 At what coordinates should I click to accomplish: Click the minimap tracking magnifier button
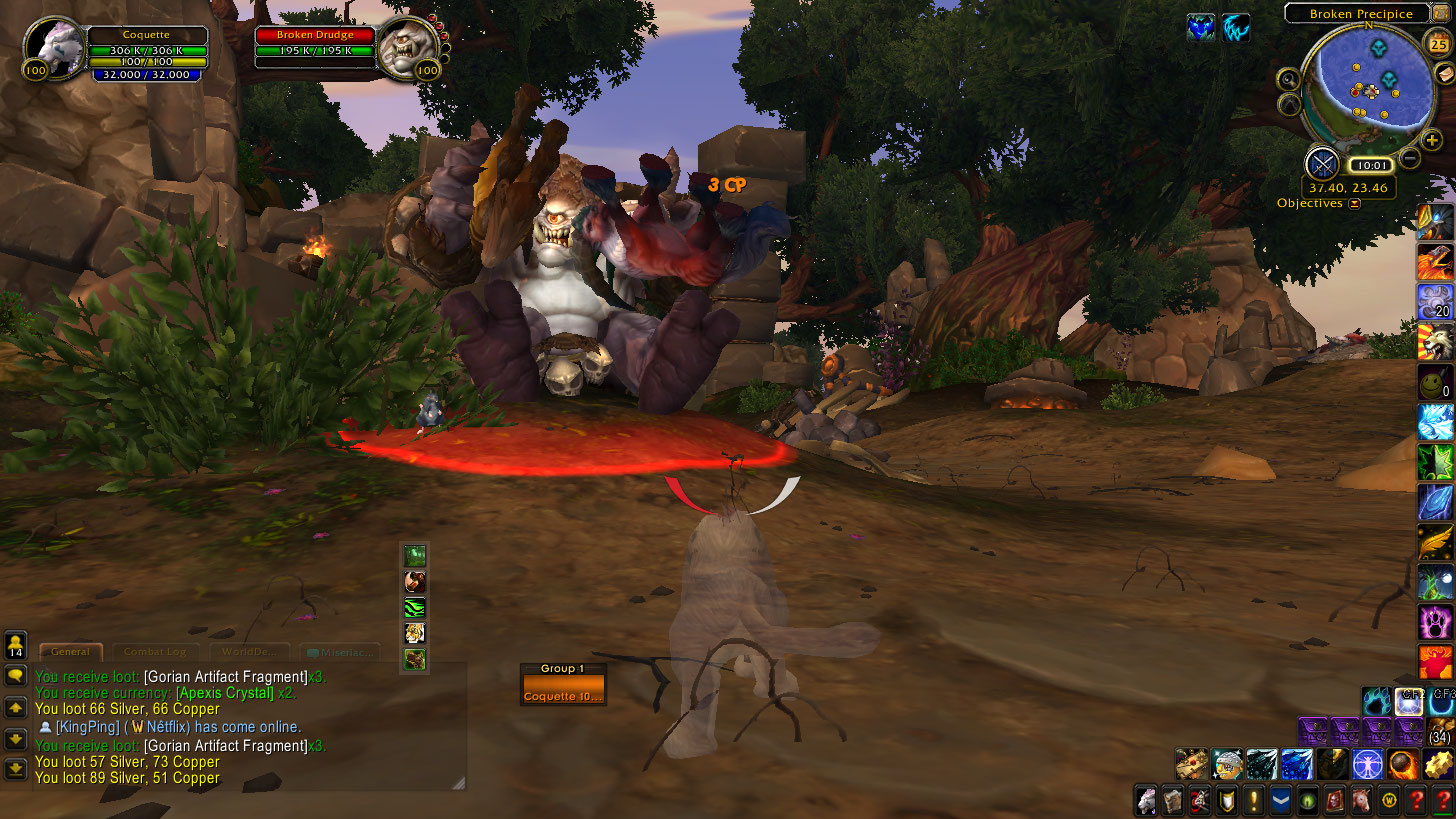tap(1288, 80)
